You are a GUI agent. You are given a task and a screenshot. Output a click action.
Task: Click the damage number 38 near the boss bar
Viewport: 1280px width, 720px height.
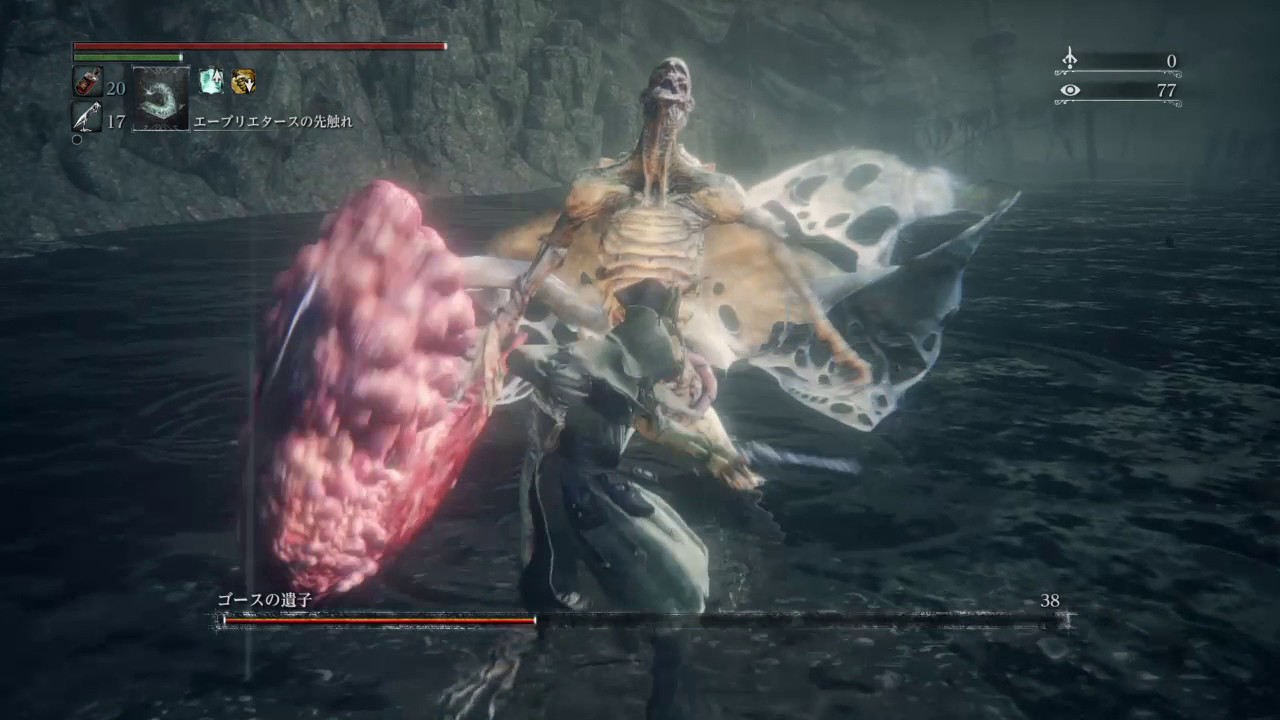[x=1049, y=600]
